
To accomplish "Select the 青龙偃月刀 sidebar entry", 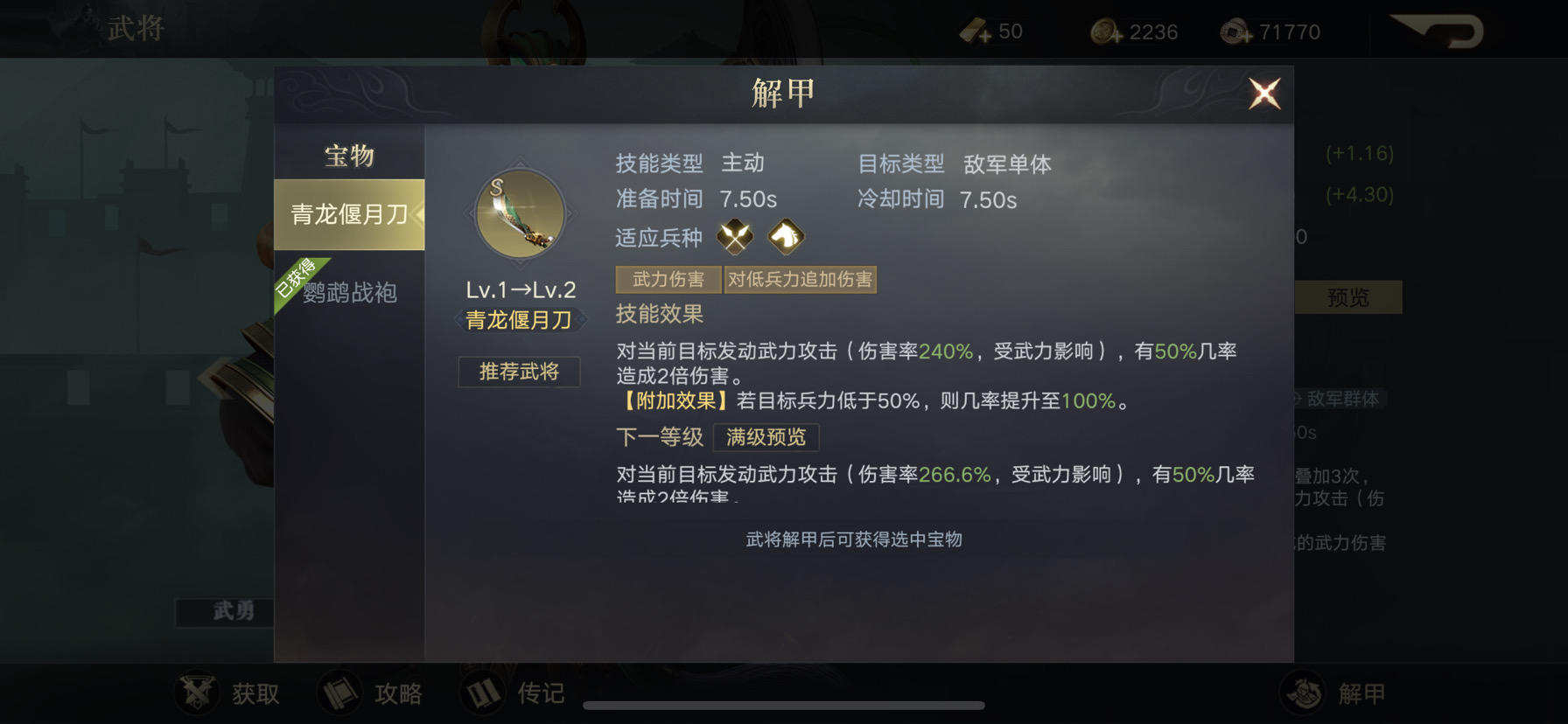I will tap(349, 212).
